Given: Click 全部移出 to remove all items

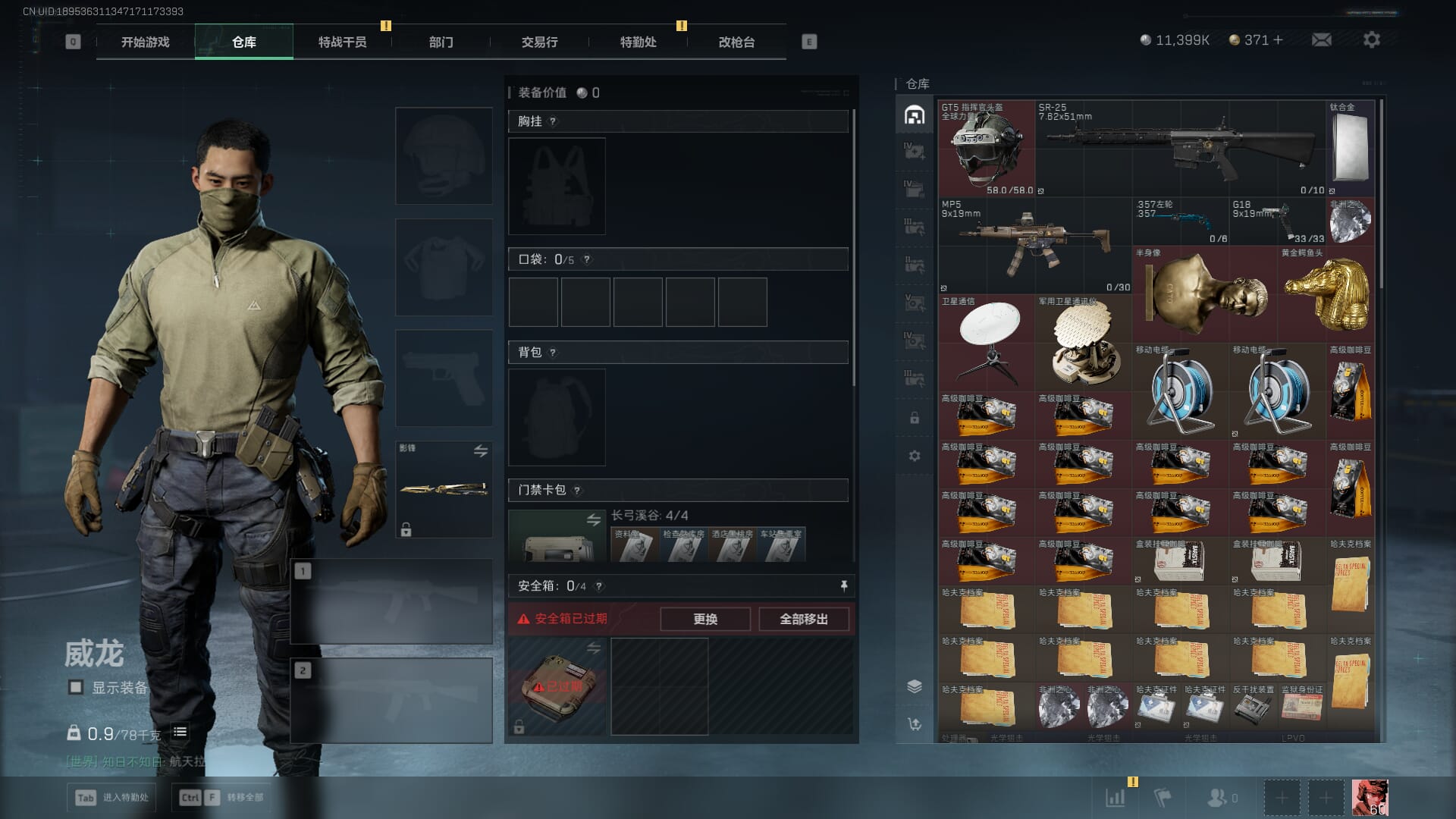Looking at the screenshot, I should [x=803, y=619].
